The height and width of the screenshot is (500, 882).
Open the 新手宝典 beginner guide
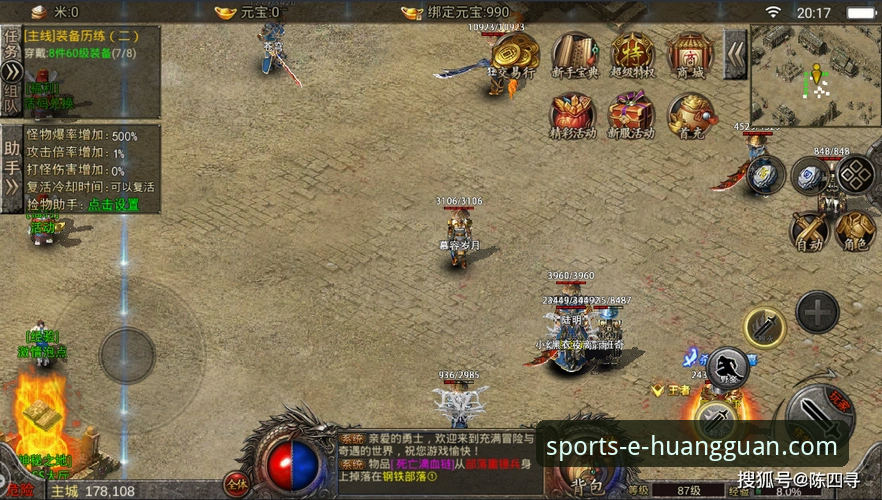(574, 54)
